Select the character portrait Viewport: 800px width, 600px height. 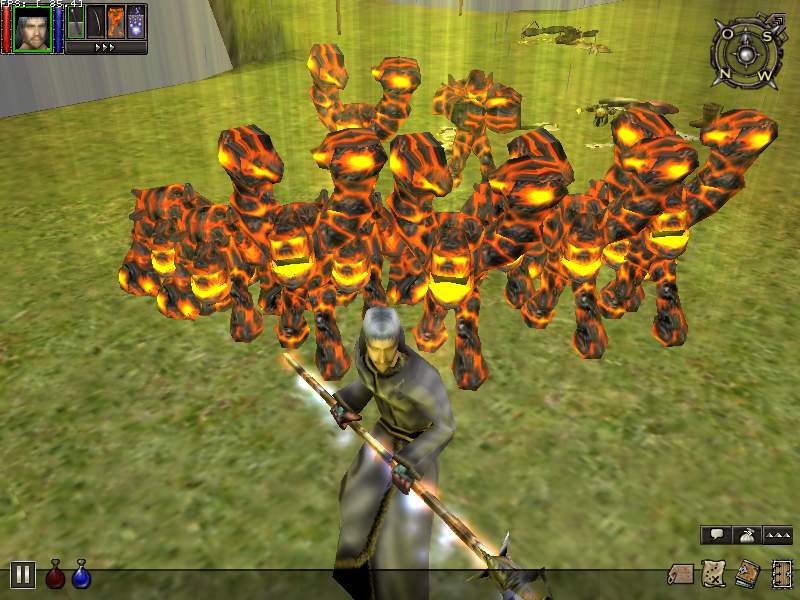(x=32, y=27)
